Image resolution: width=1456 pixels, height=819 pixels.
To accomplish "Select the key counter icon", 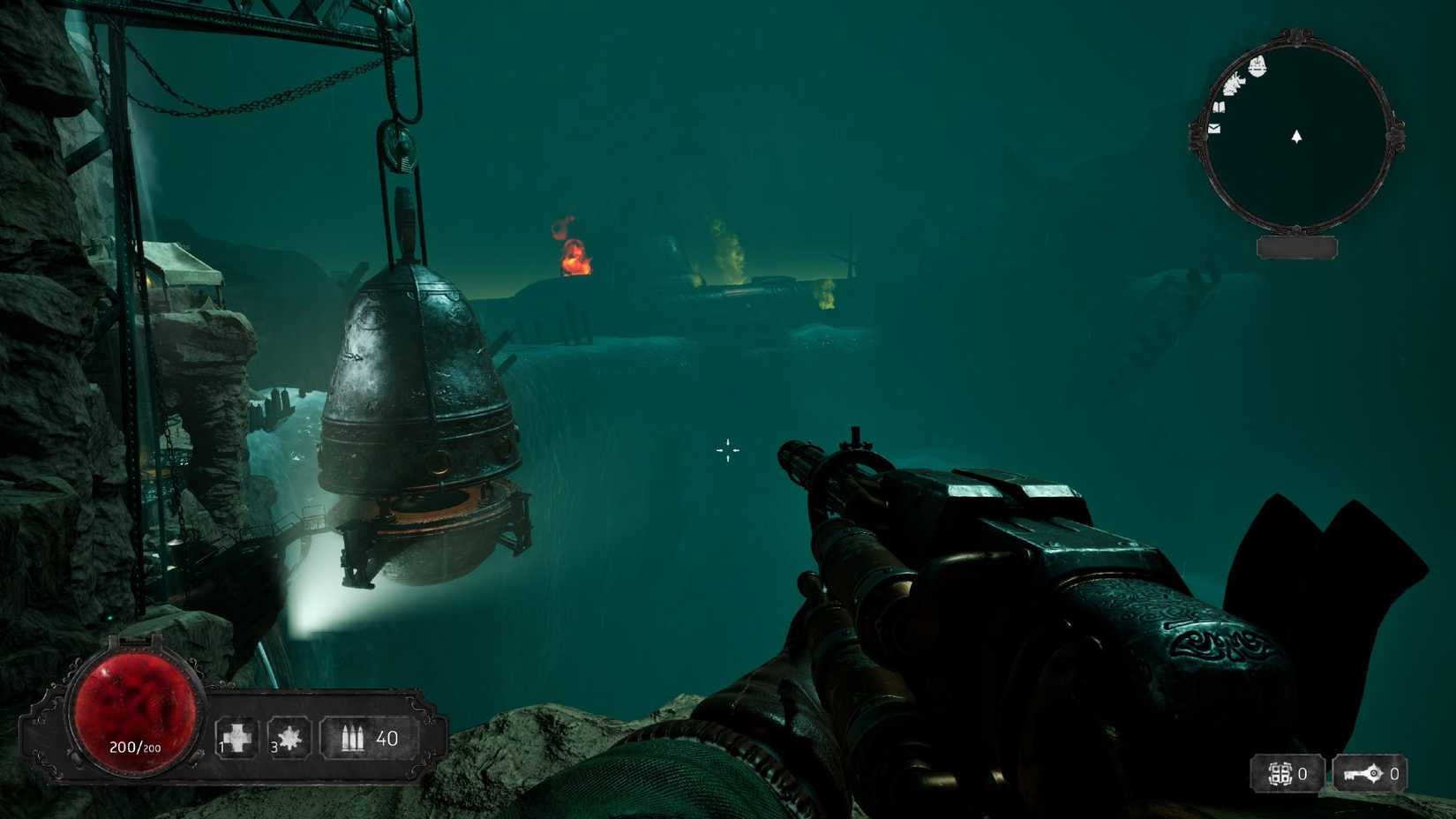I will [x=1362, y=774].
